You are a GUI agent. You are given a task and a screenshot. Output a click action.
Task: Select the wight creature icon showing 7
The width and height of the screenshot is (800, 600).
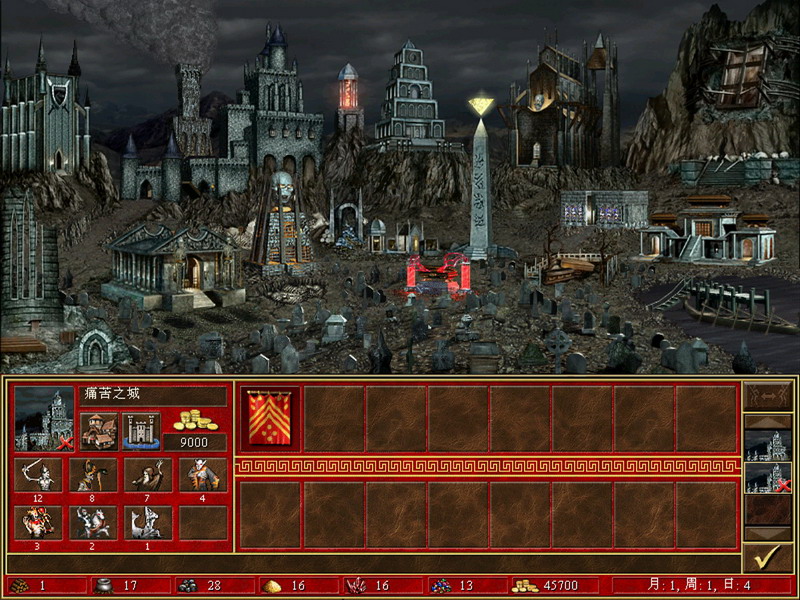(x=148, y=473)
